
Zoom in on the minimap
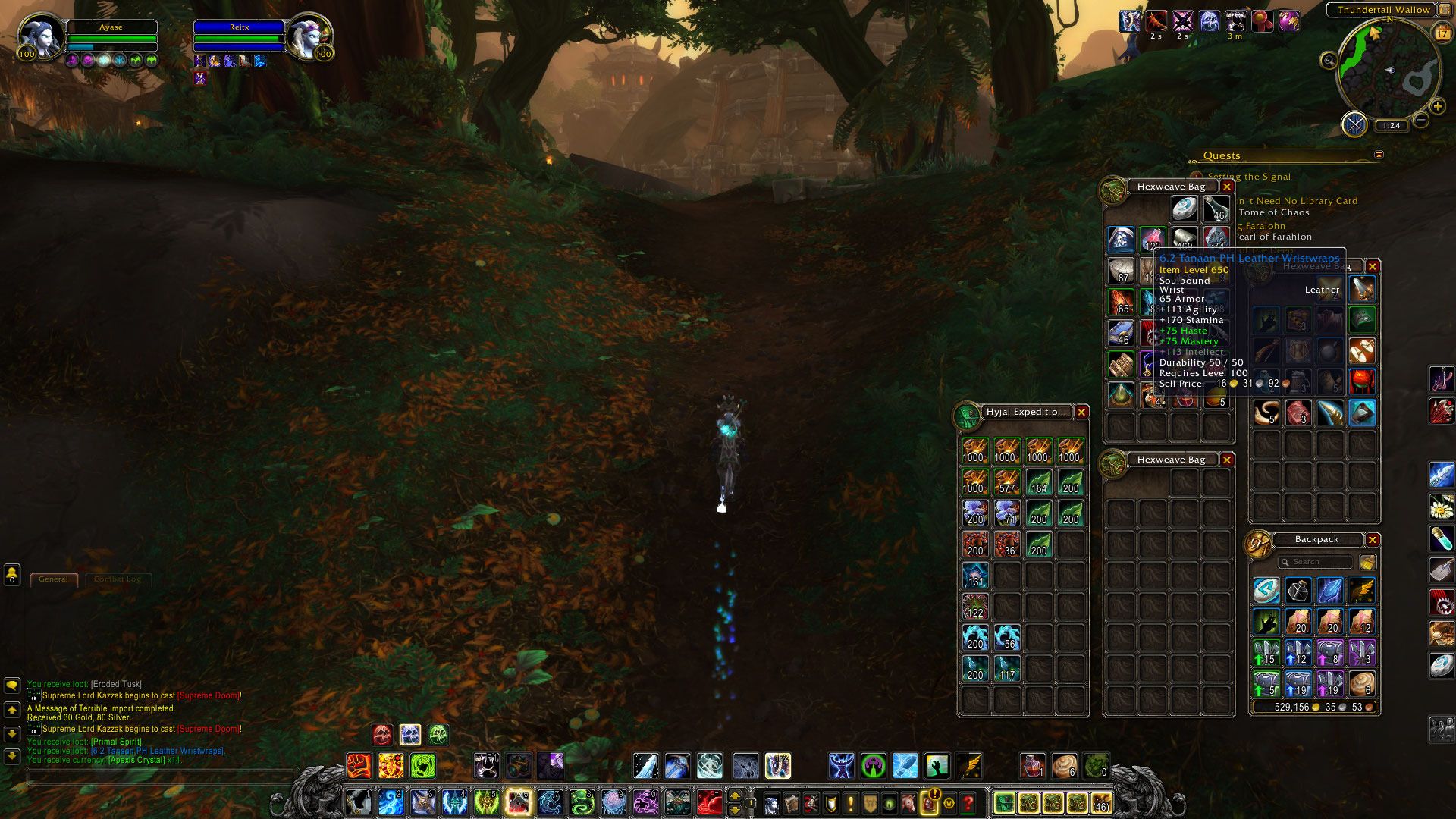click(x=1437, y=107)
